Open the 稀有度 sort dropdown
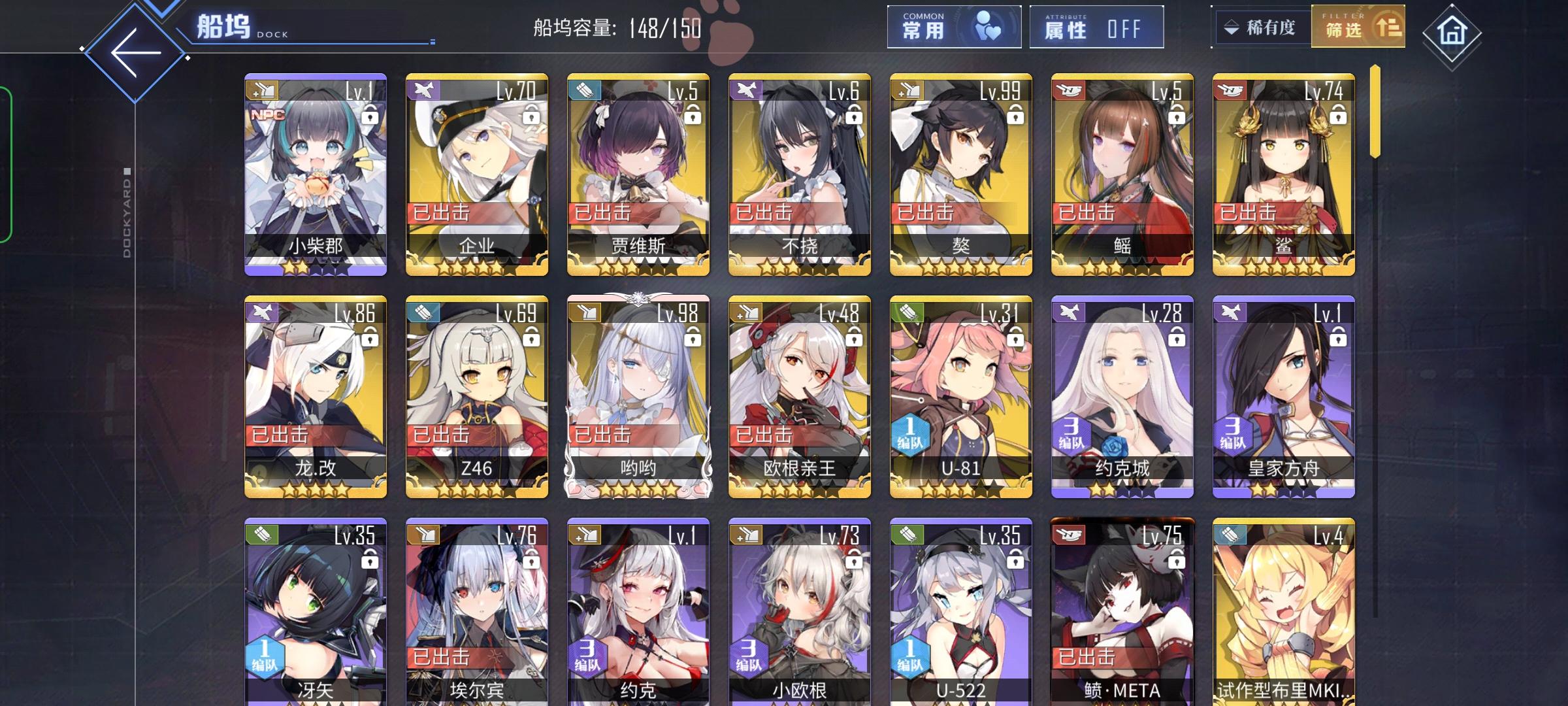The width and height of the screenshot is (1568, 706). point(1260,26)
